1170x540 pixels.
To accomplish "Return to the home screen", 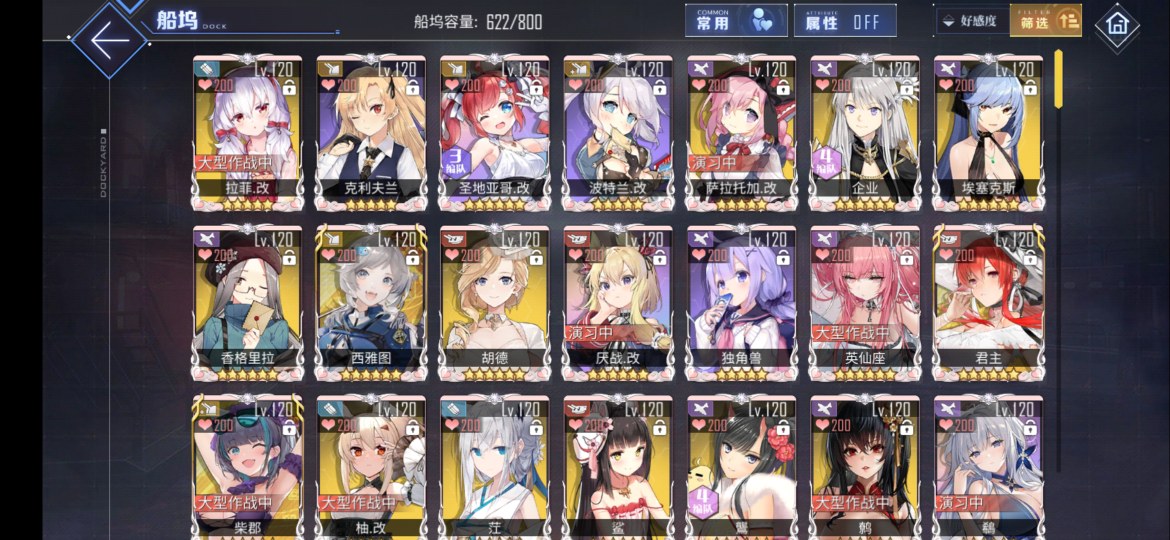I will [1116, 25].
